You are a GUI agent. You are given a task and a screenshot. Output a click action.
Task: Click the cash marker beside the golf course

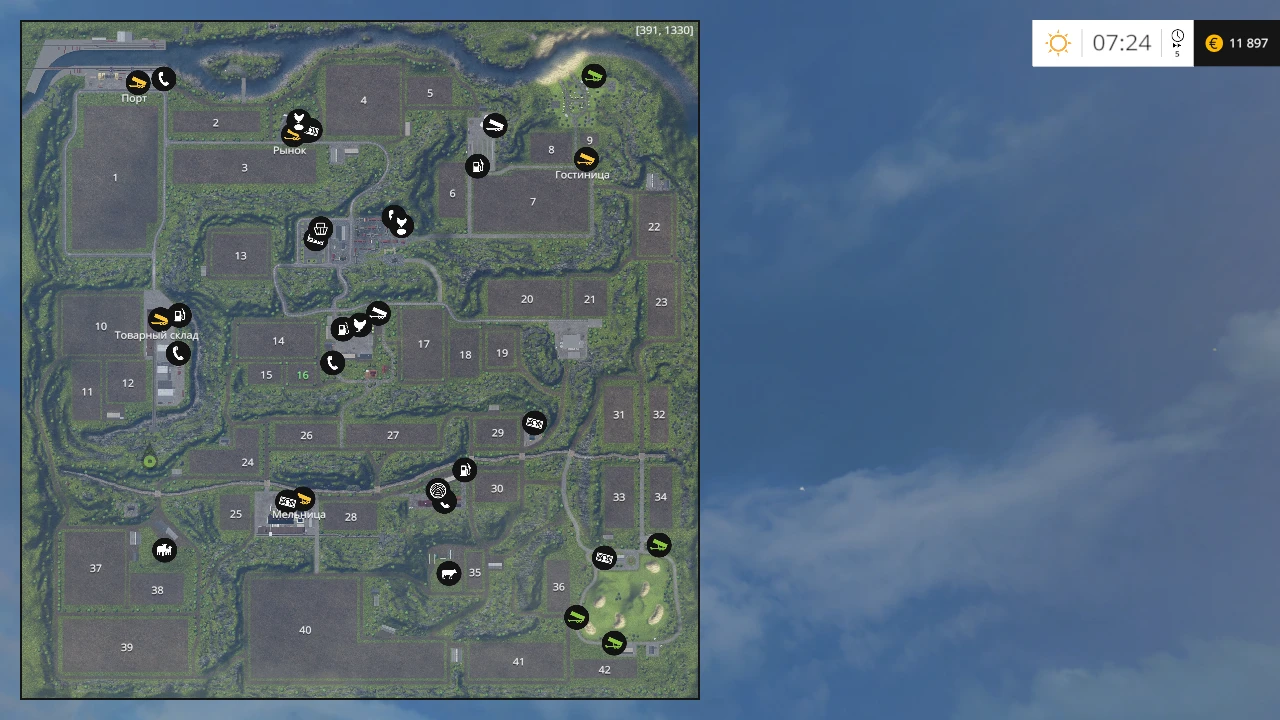(x=603, y=558)
